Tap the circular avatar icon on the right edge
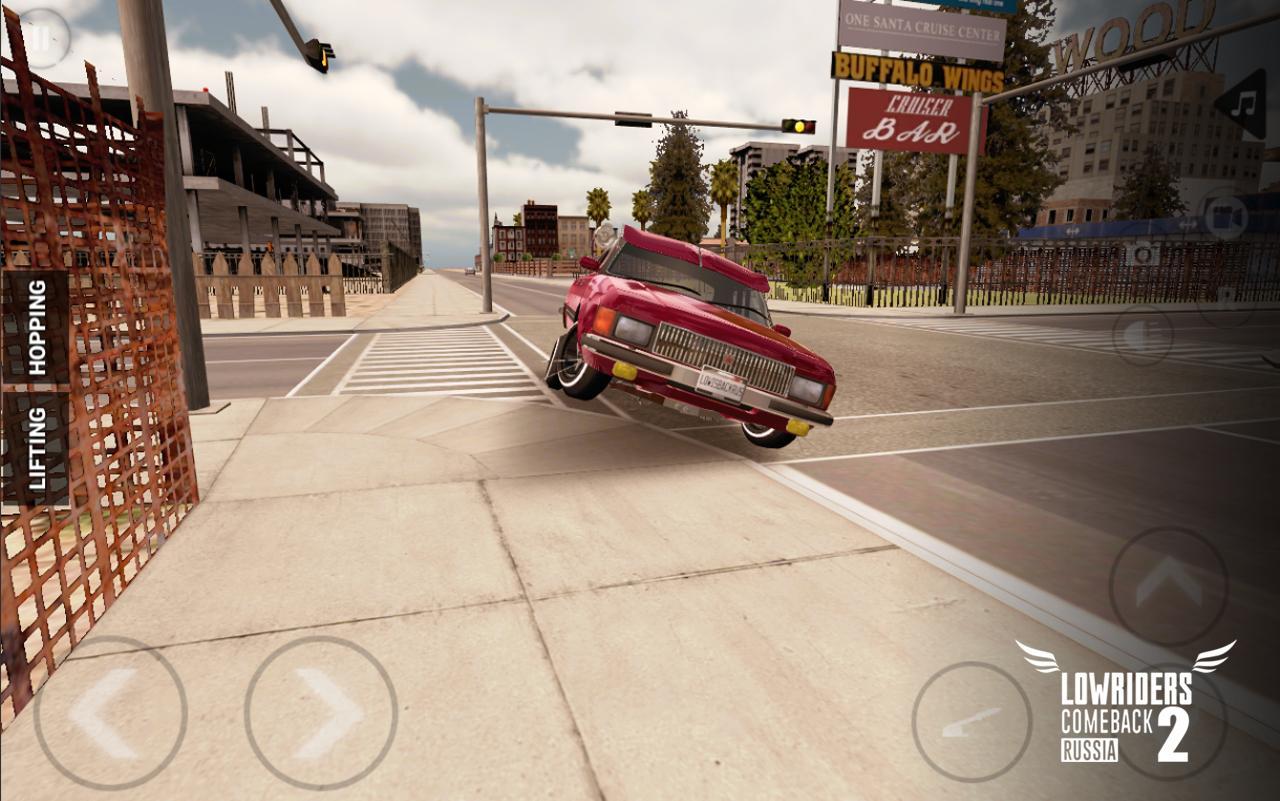 click(x=1142, y=254)
